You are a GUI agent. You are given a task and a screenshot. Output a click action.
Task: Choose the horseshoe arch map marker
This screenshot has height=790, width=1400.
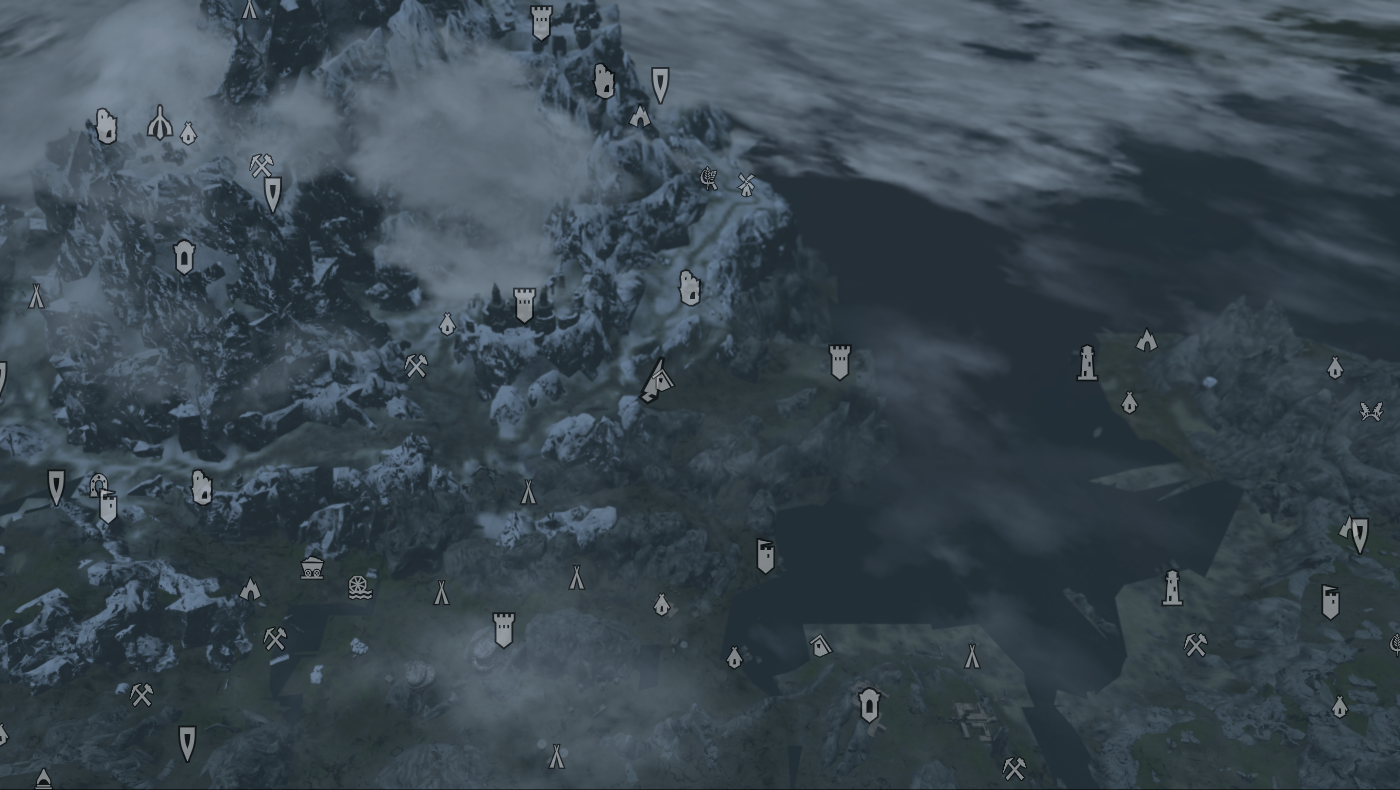coord(98,485)
